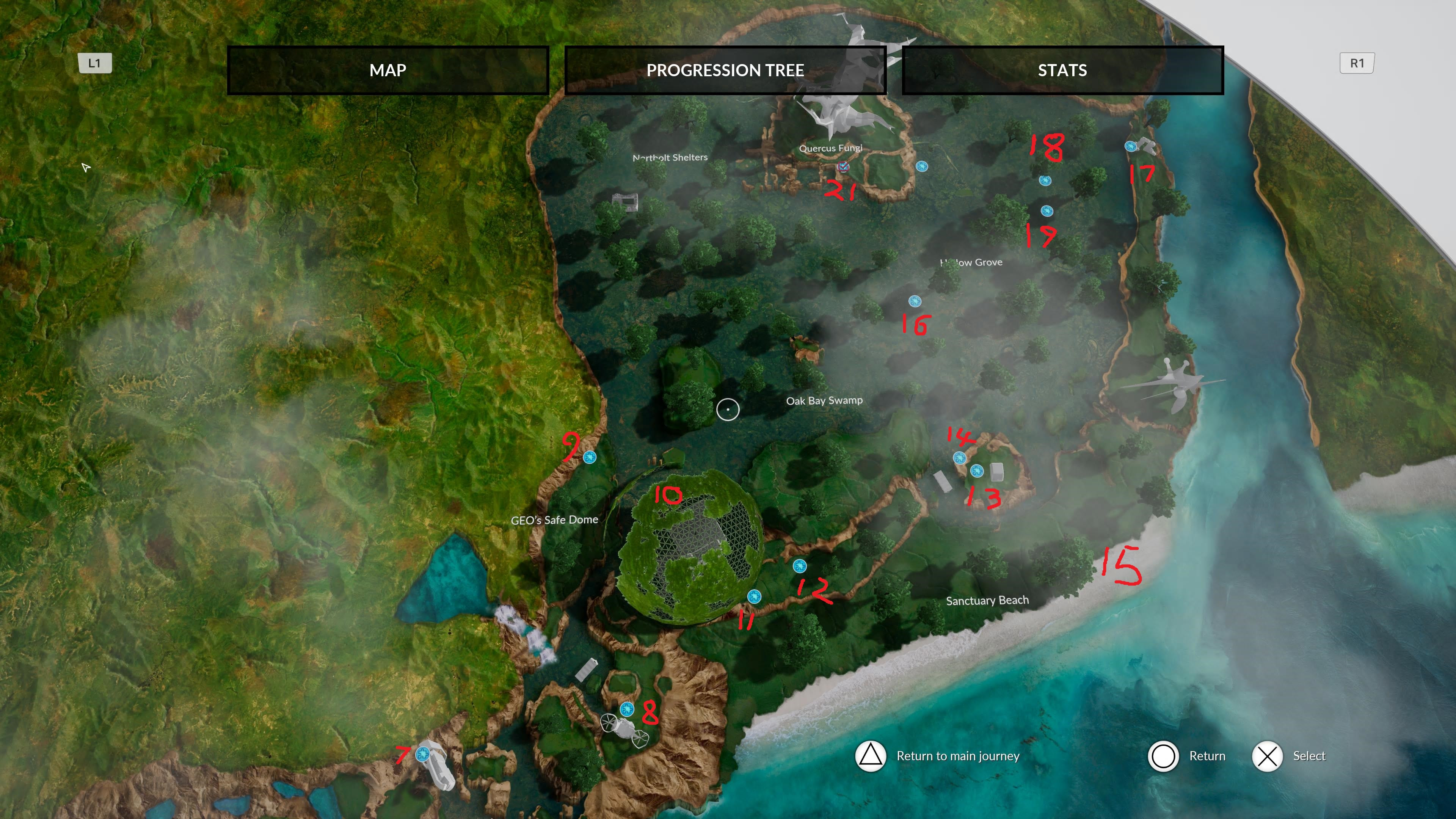1456x819 pixels.
Task: Click Return to main journey
Action: pos(958,756)
